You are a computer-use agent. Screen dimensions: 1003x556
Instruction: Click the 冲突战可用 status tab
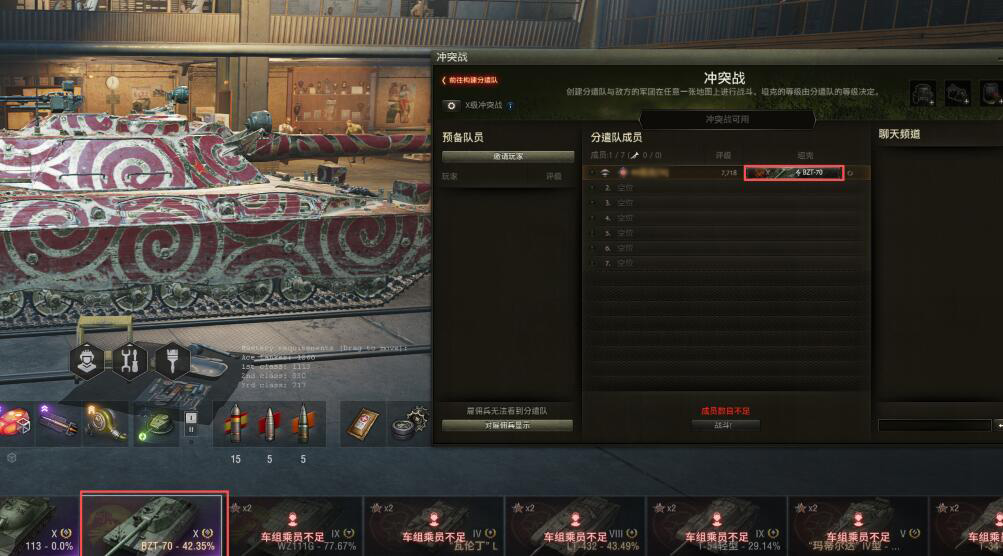click(x=727, y=119)
